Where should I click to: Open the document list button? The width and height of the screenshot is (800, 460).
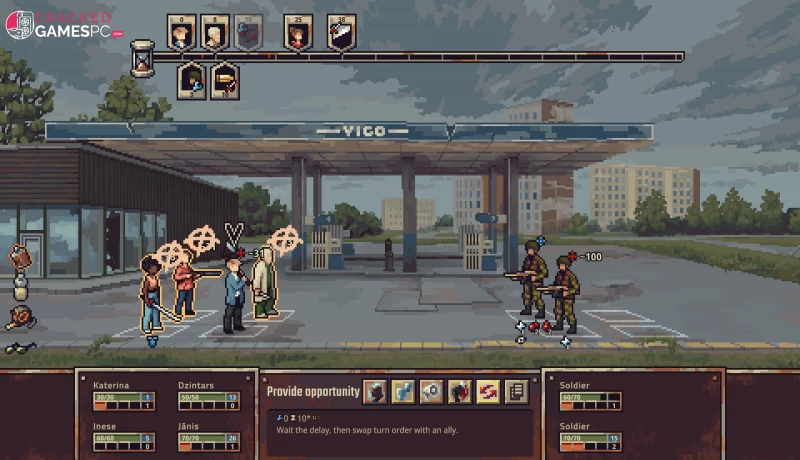(516, 391)
